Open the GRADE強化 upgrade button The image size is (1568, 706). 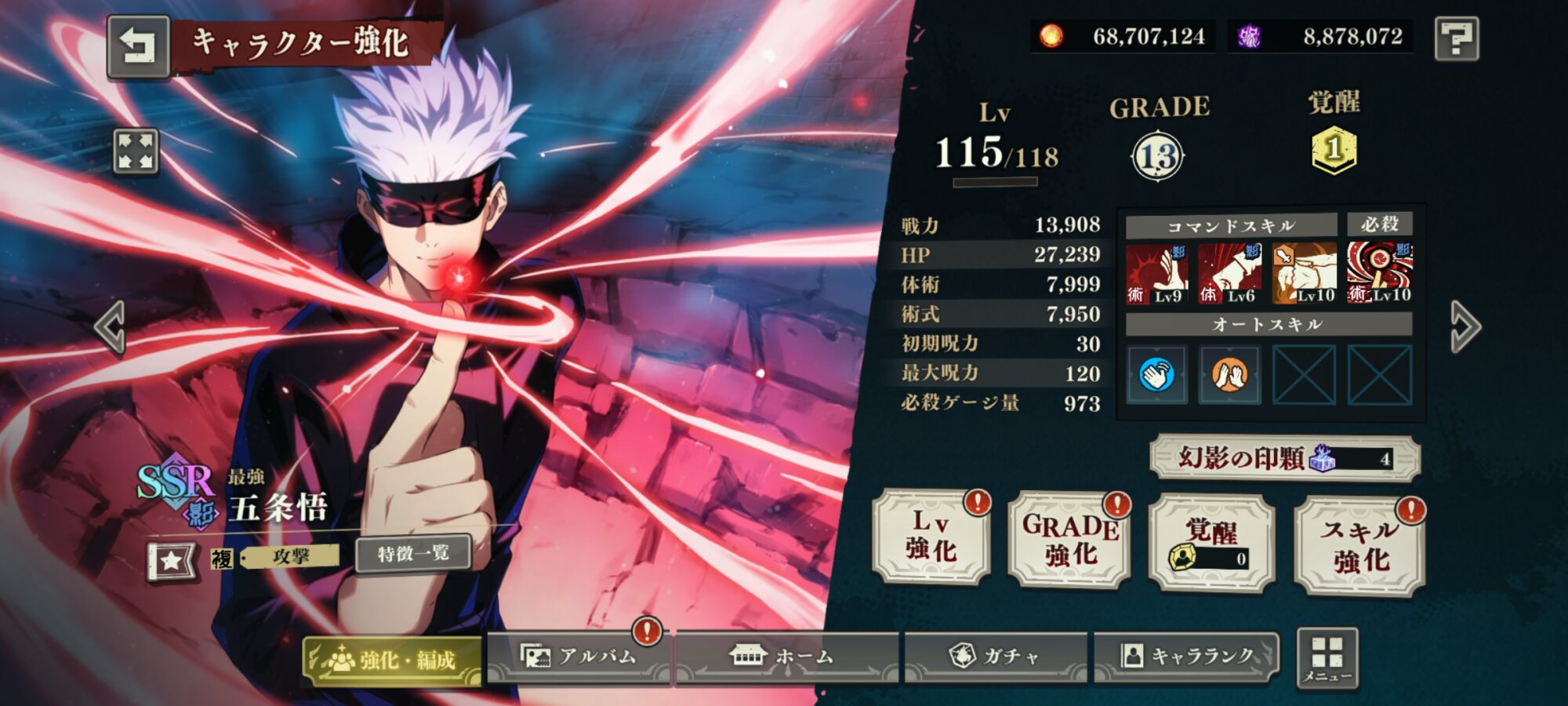coord(1070,540)
